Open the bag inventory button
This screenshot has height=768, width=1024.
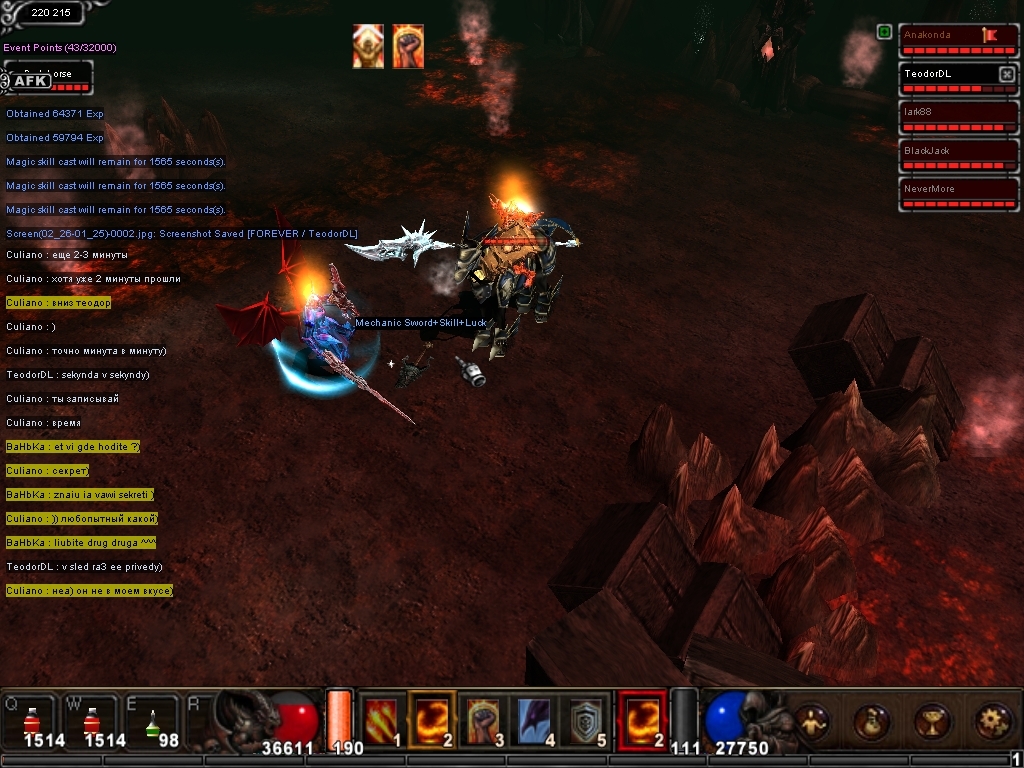coord(871,721)
